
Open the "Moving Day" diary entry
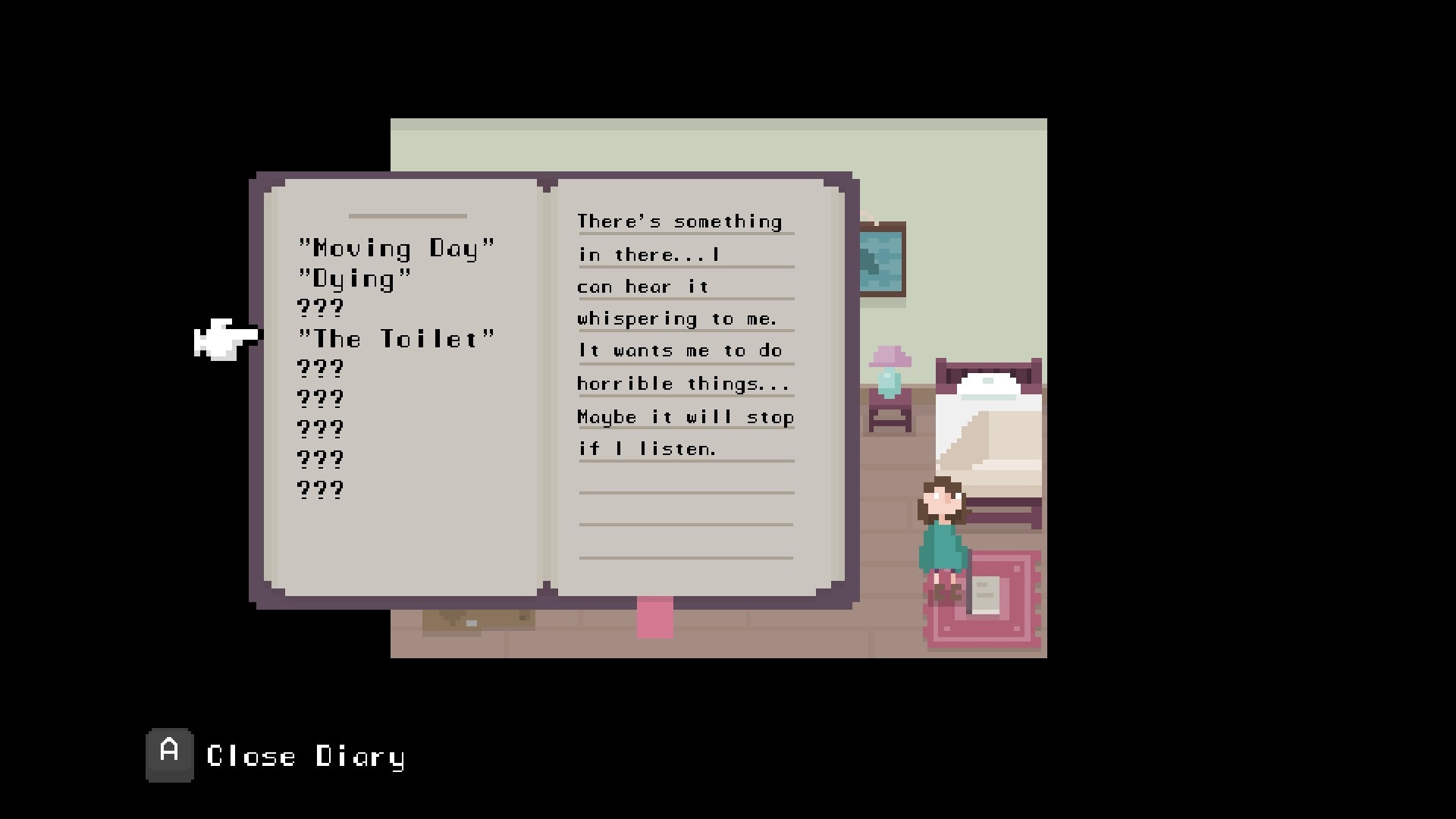coord(396,249)
